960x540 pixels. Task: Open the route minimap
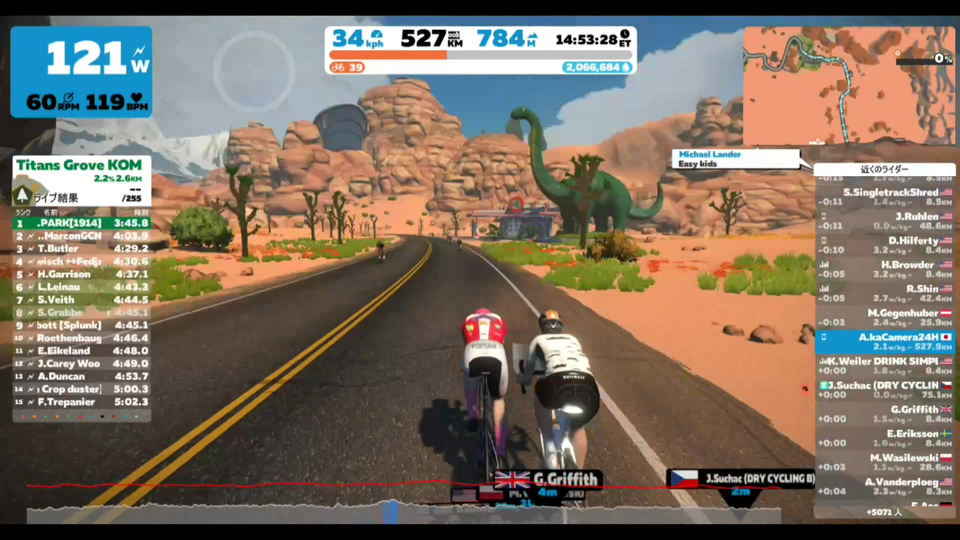(848, 85)
